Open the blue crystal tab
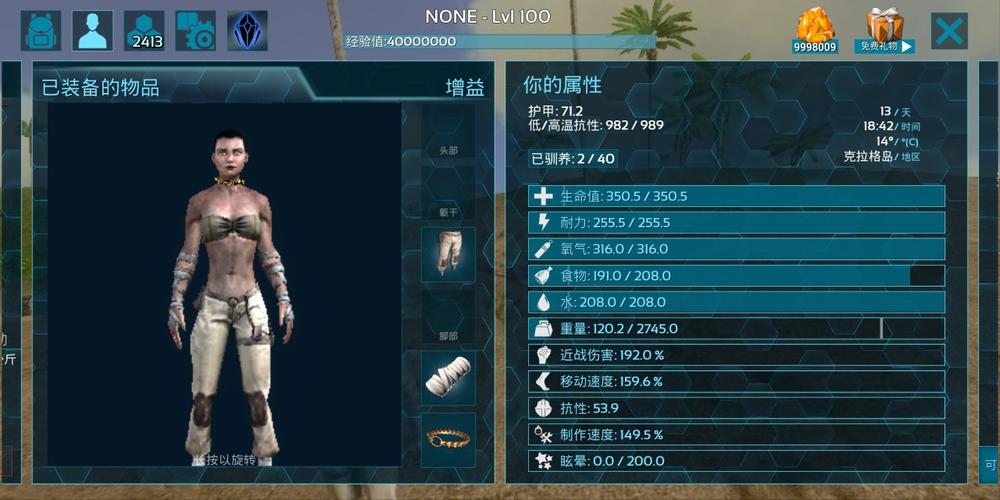 [247, 31]
